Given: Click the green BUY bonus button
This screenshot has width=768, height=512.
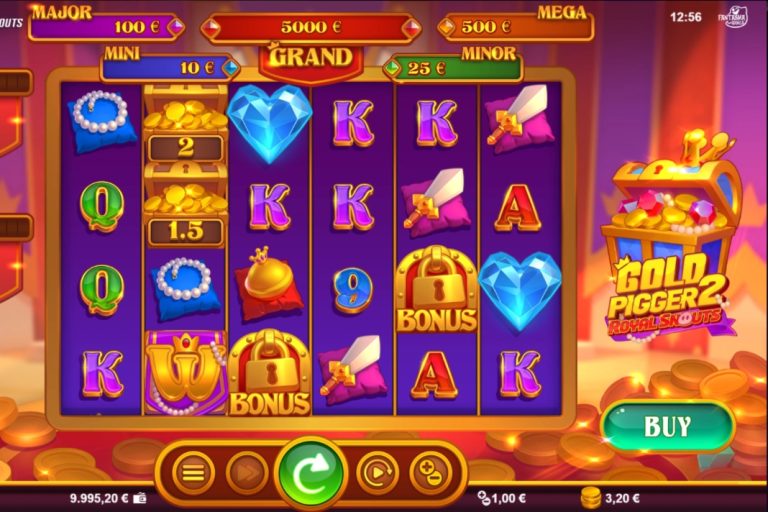Looking at the screenshot, I should (667, 427).
